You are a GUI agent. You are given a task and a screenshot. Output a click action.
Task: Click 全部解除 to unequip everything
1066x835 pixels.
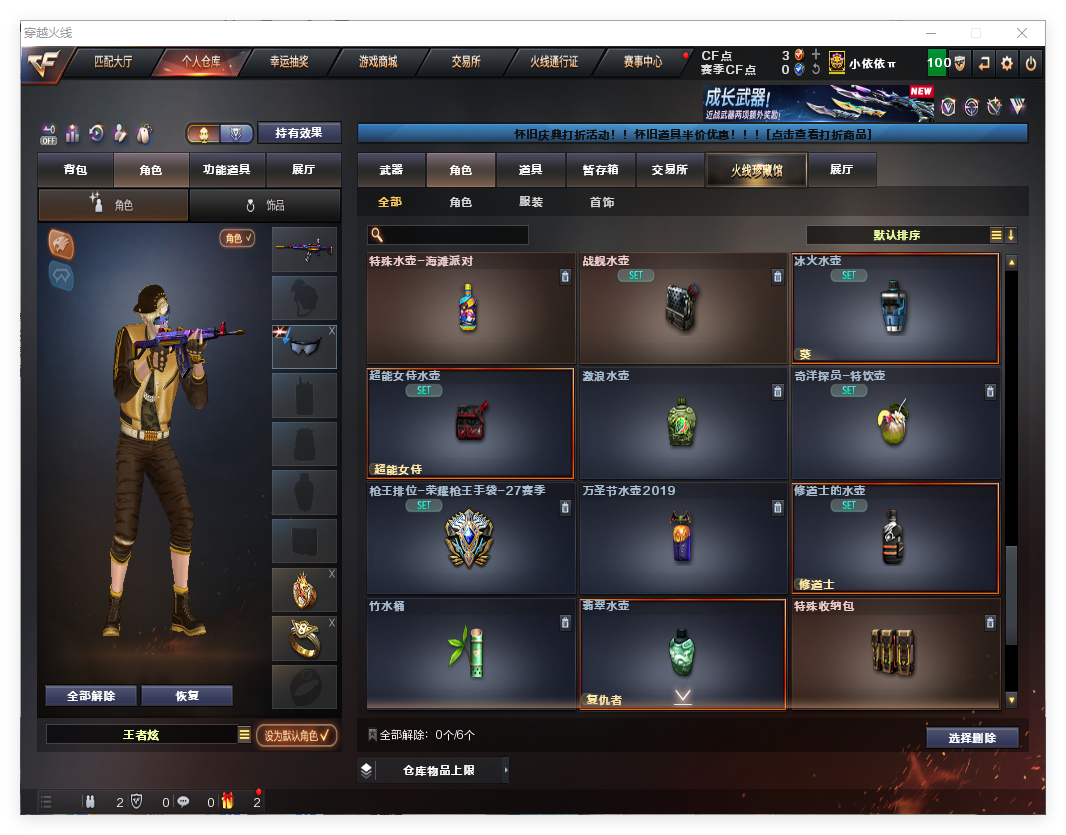(91, 696)
